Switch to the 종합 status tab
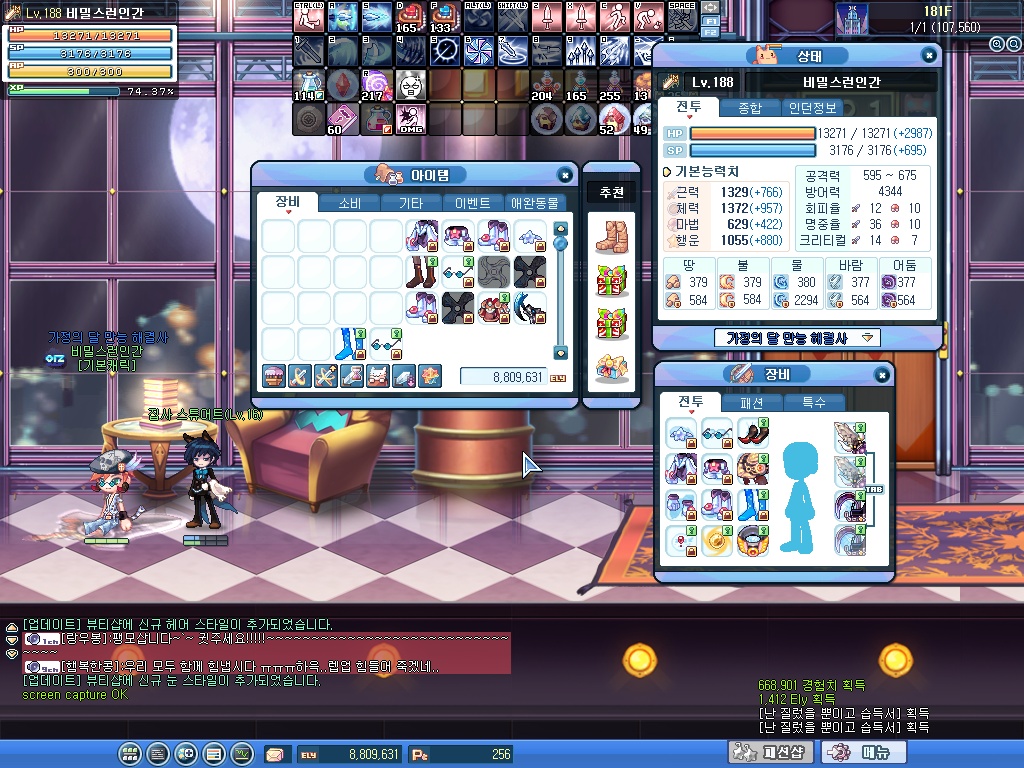This screenshot has height=768, width=1024. (x=749, y=108)
